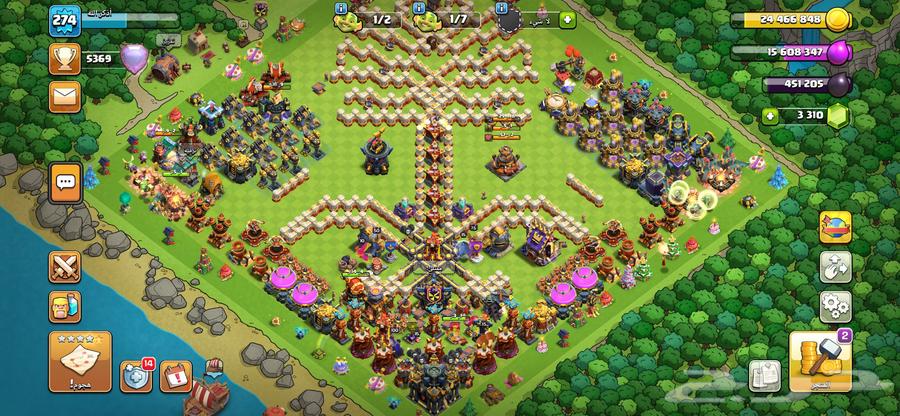This screenshot has height=416, width=900.
Task: Open the magnet button above settings
Action: click(833, 266)
